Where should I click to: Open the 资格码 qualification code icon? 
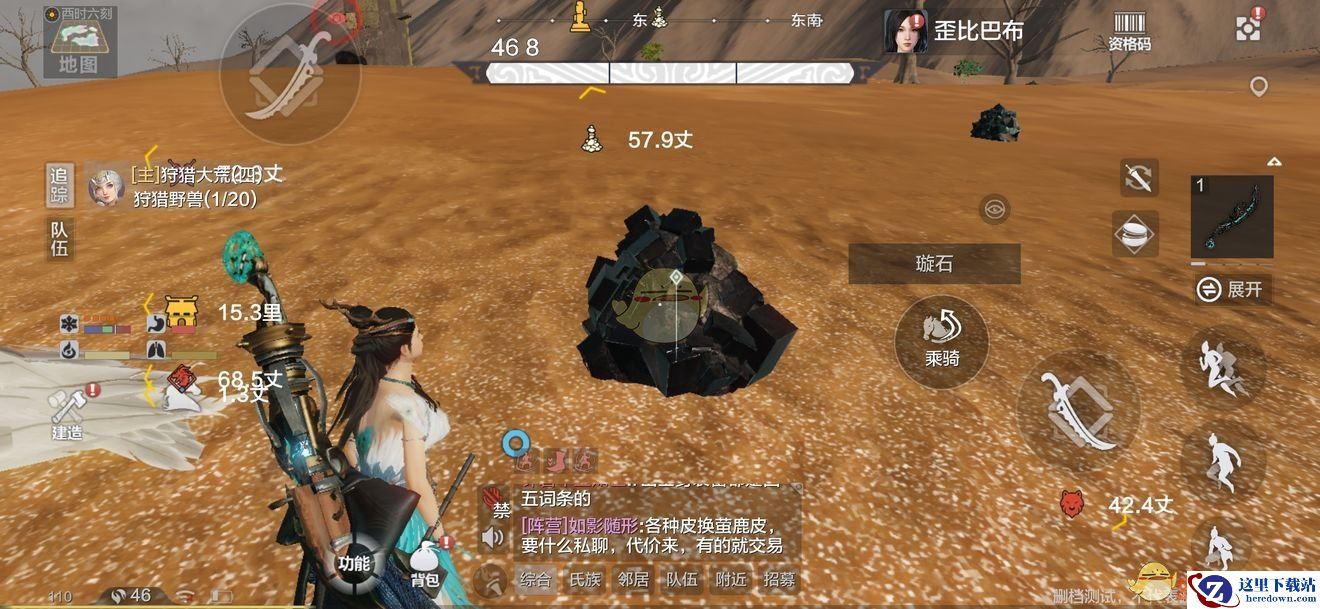coord(1129,31)
